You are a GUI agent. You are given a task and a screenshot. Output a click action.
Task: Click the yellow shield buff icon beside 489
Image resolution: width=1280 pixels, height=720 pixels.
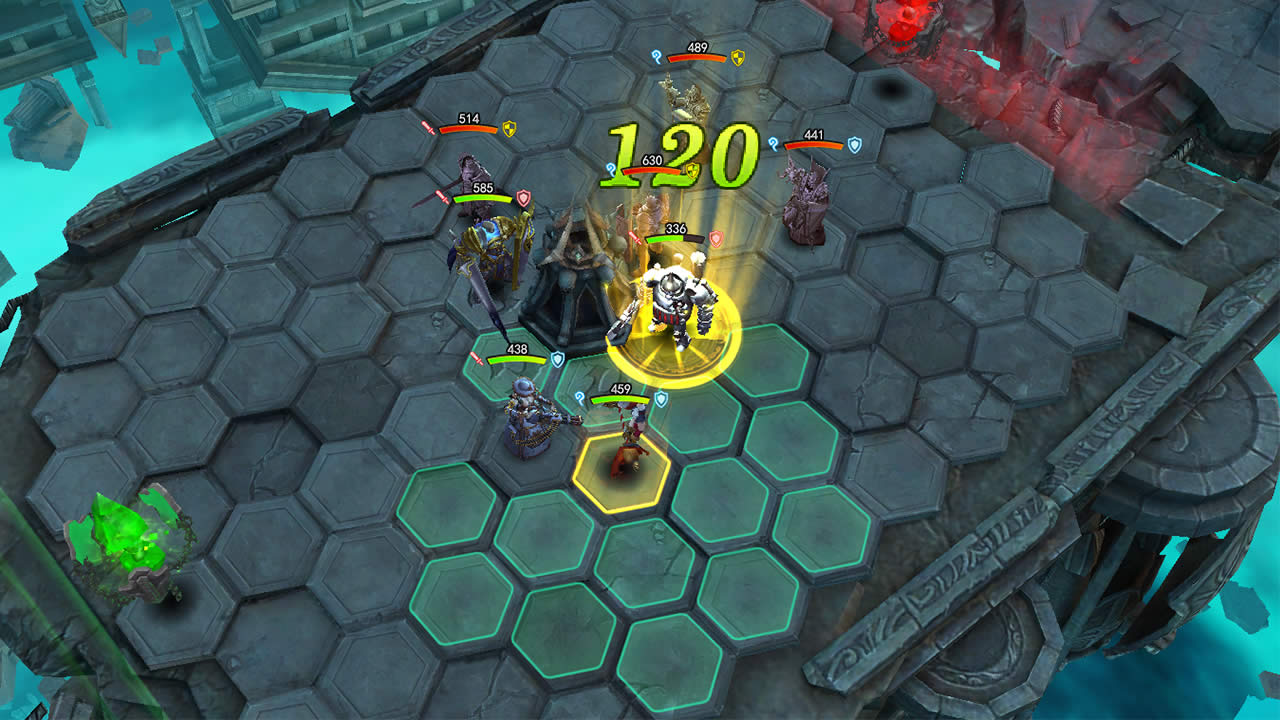tap(737, 57)
